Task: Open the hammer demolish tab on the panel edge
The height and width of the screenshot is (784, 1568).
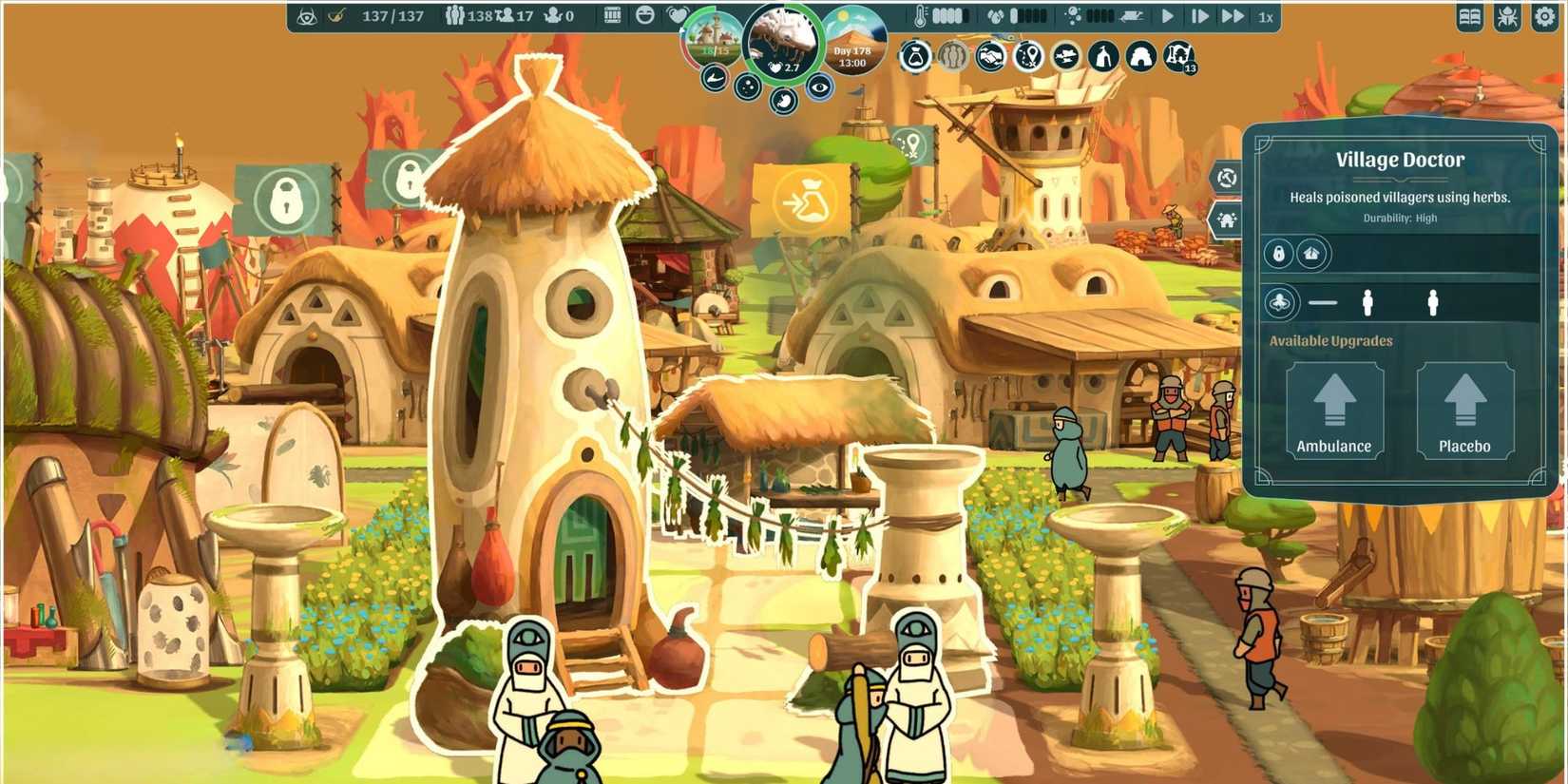Action: [1227, 178]
